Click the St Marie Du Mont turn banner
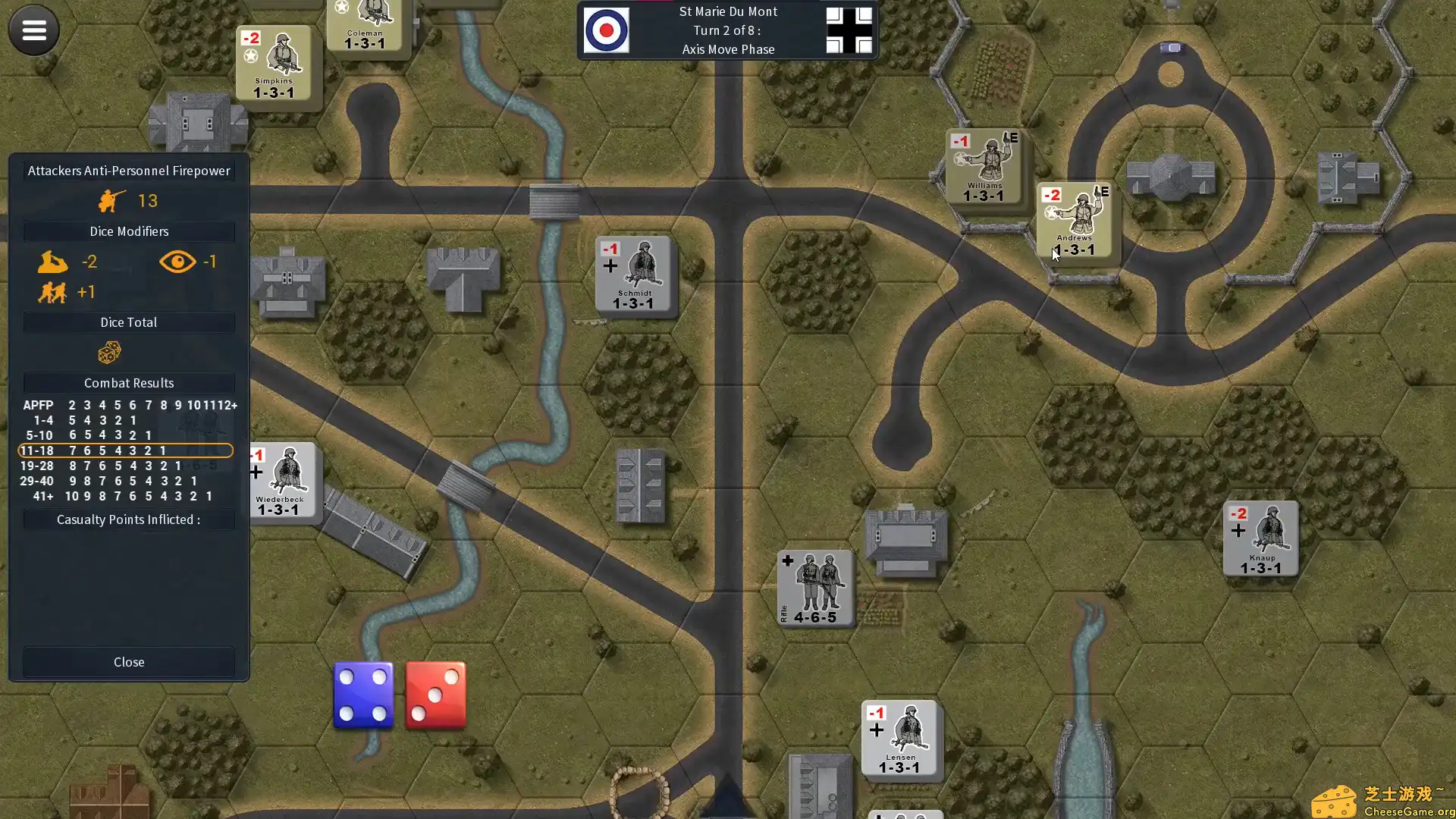Screen dimensions: 1456x819 pyautogui.click(x=727, y=30)
